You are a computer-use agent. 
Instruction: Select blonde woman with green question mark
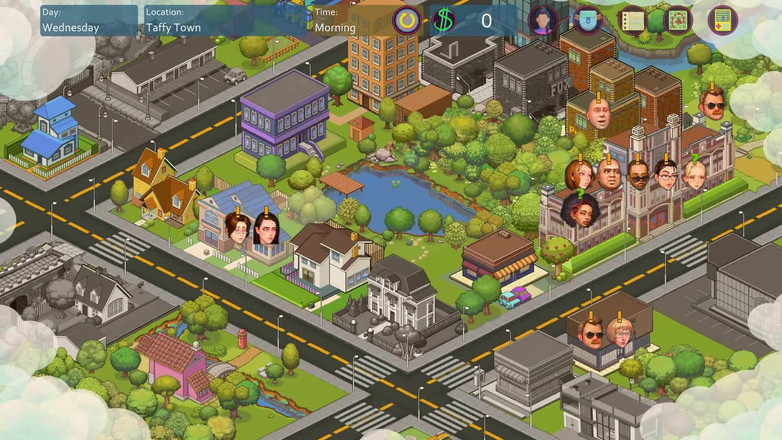click(695, 175)
